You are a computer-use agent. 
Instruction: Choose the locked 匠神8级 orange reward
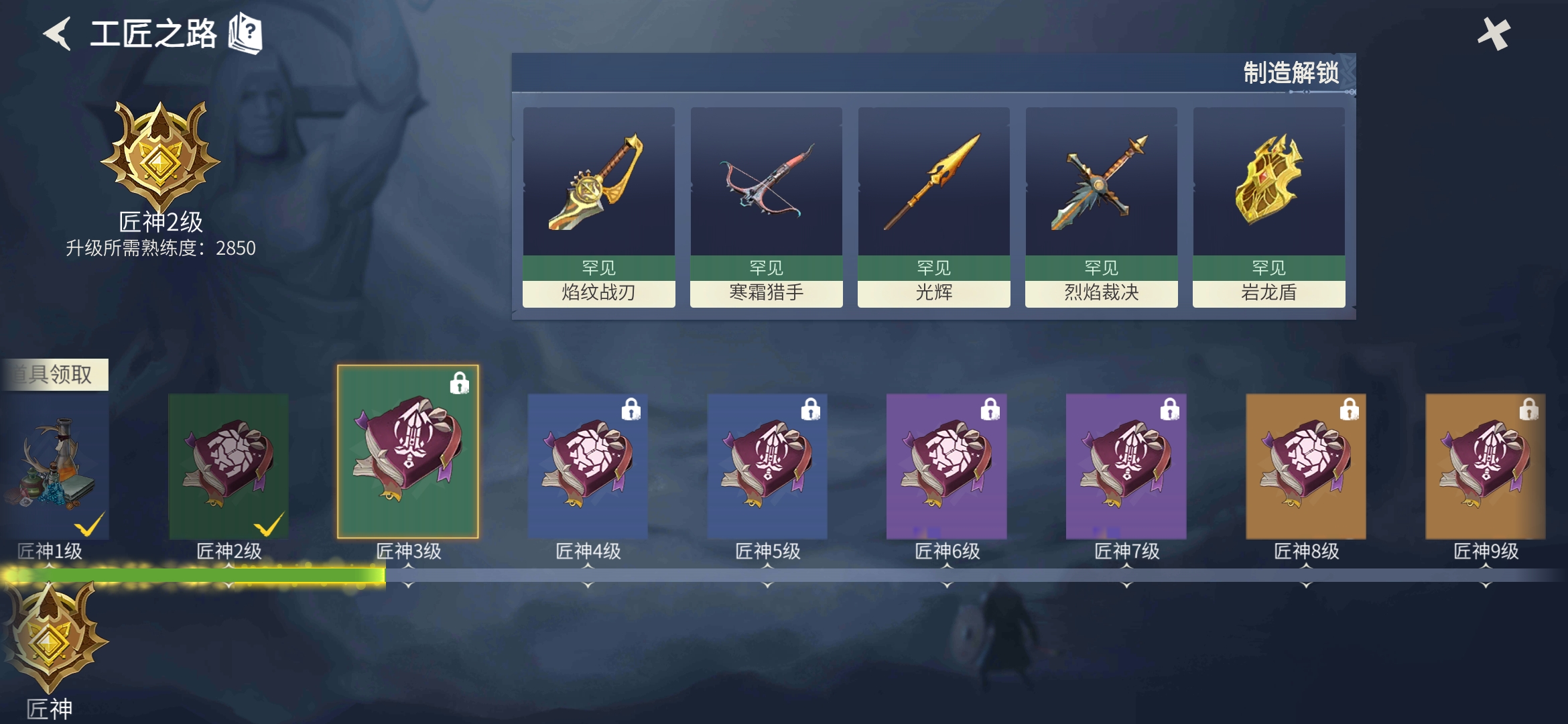pyautogui.click(x=1306, y=466)
